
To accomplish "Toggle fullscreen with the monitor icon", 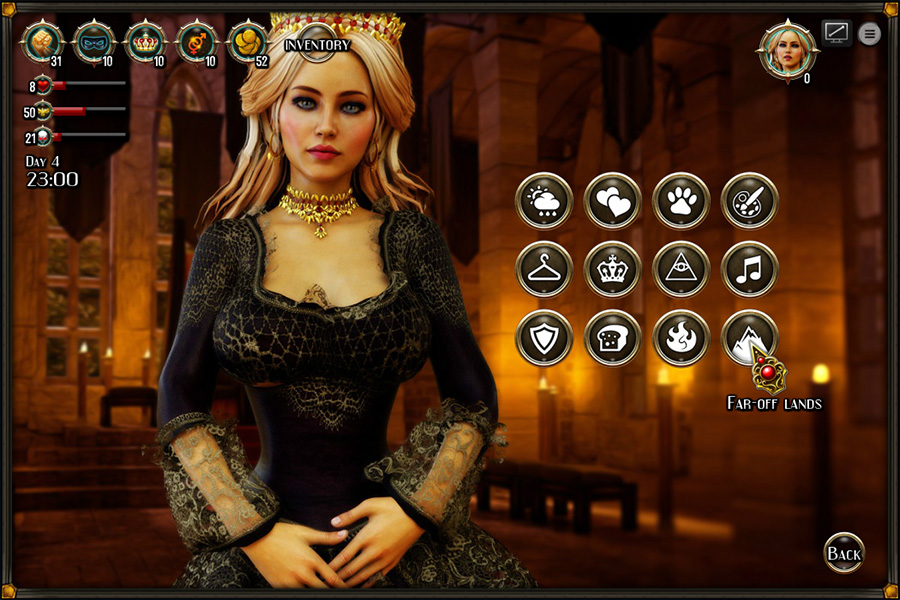I will click(836, 32).
